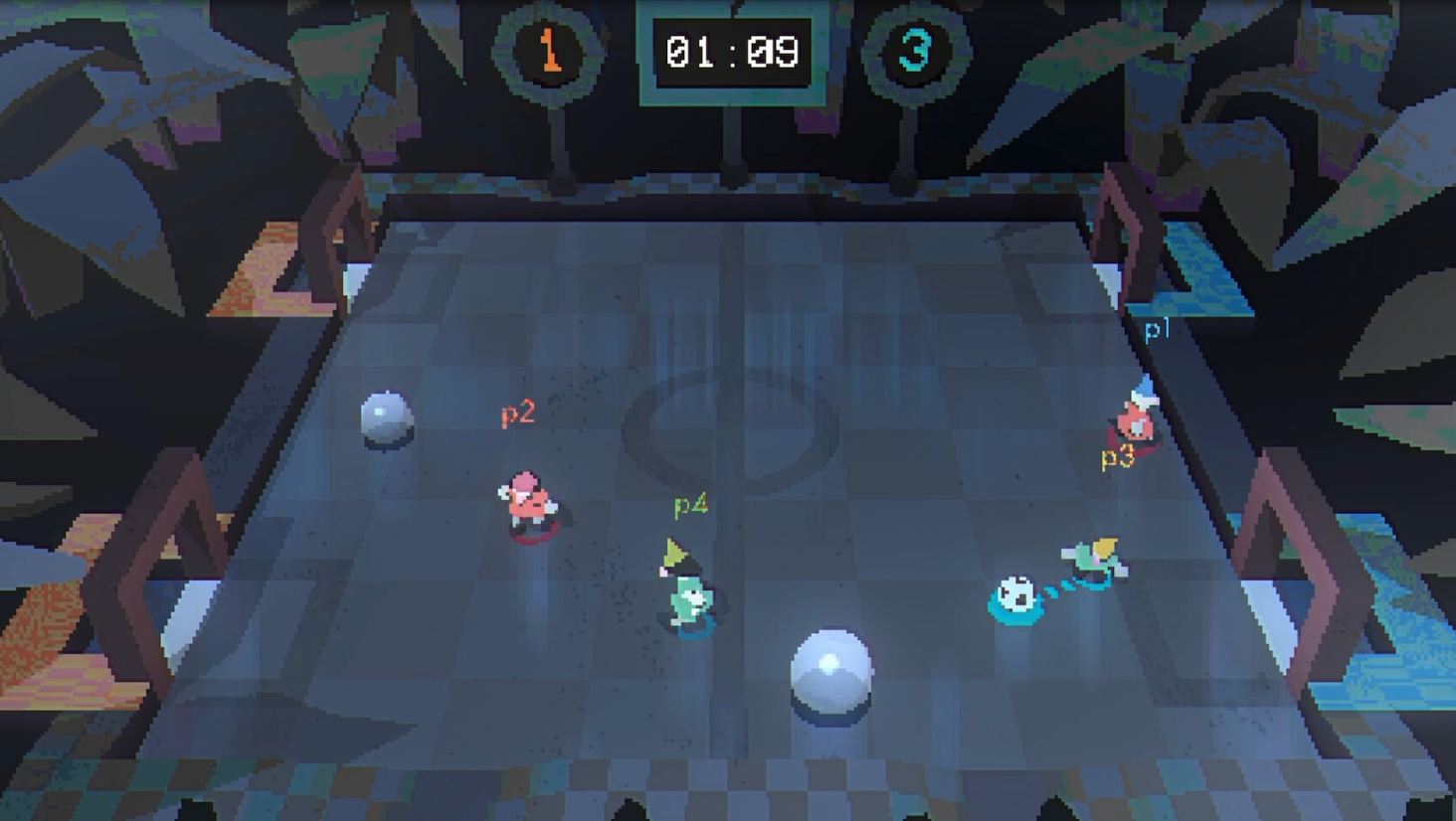Click the p1 name label

(1156, 328)
